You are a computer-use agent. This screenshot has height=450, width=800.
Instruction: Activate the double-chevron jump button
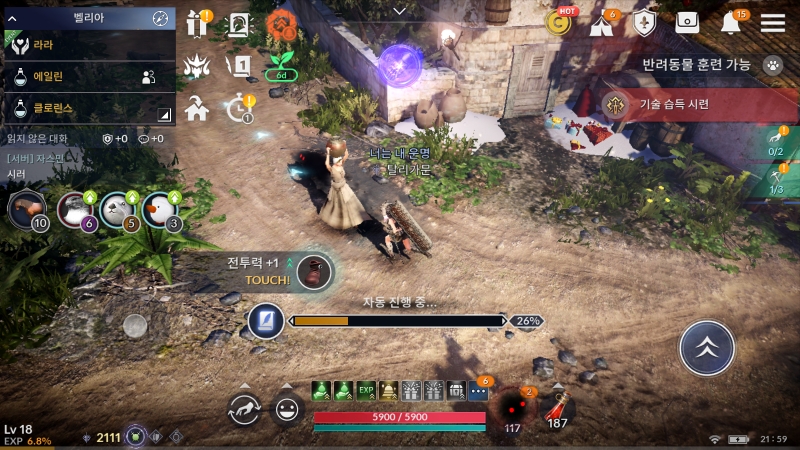[707, 348]
